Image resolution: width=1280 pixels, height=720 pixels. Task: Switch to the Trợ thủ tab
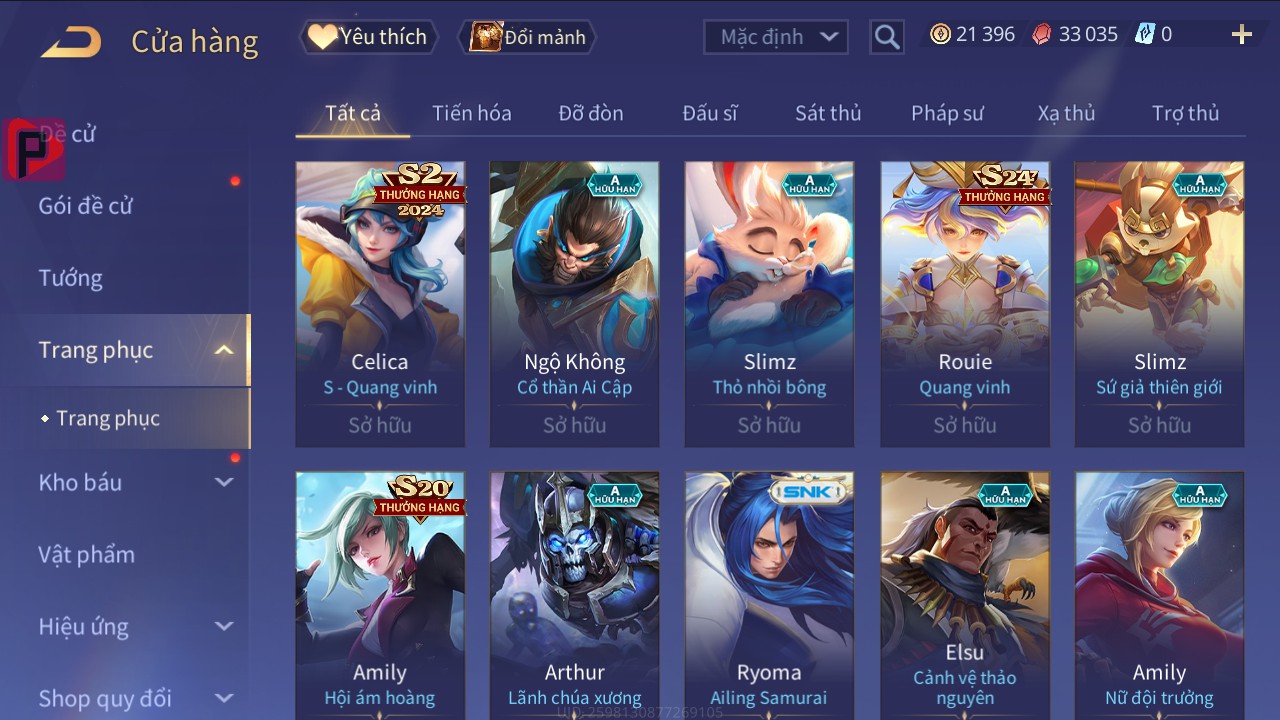click(x=1185, y=113)
